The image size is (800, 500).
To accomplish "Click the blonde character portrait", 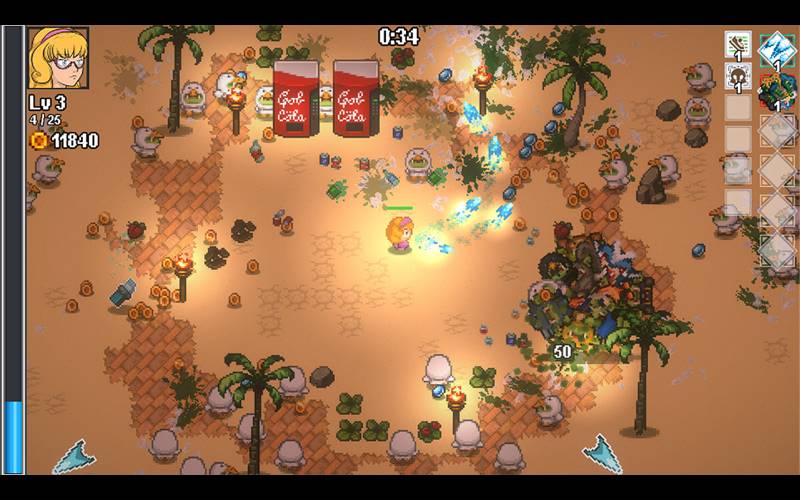I will pyautogui.click(x=58, y=57).
